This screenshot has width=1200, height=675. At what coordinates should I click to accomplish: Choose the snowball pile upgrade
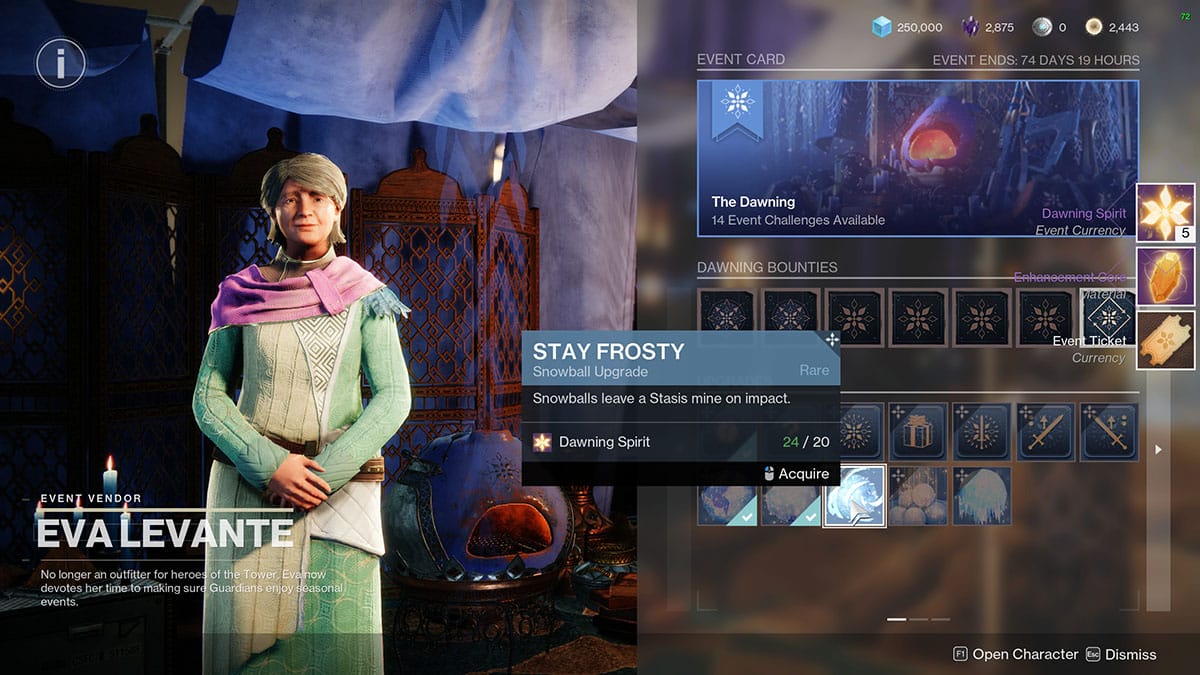[x=917, y=496]
